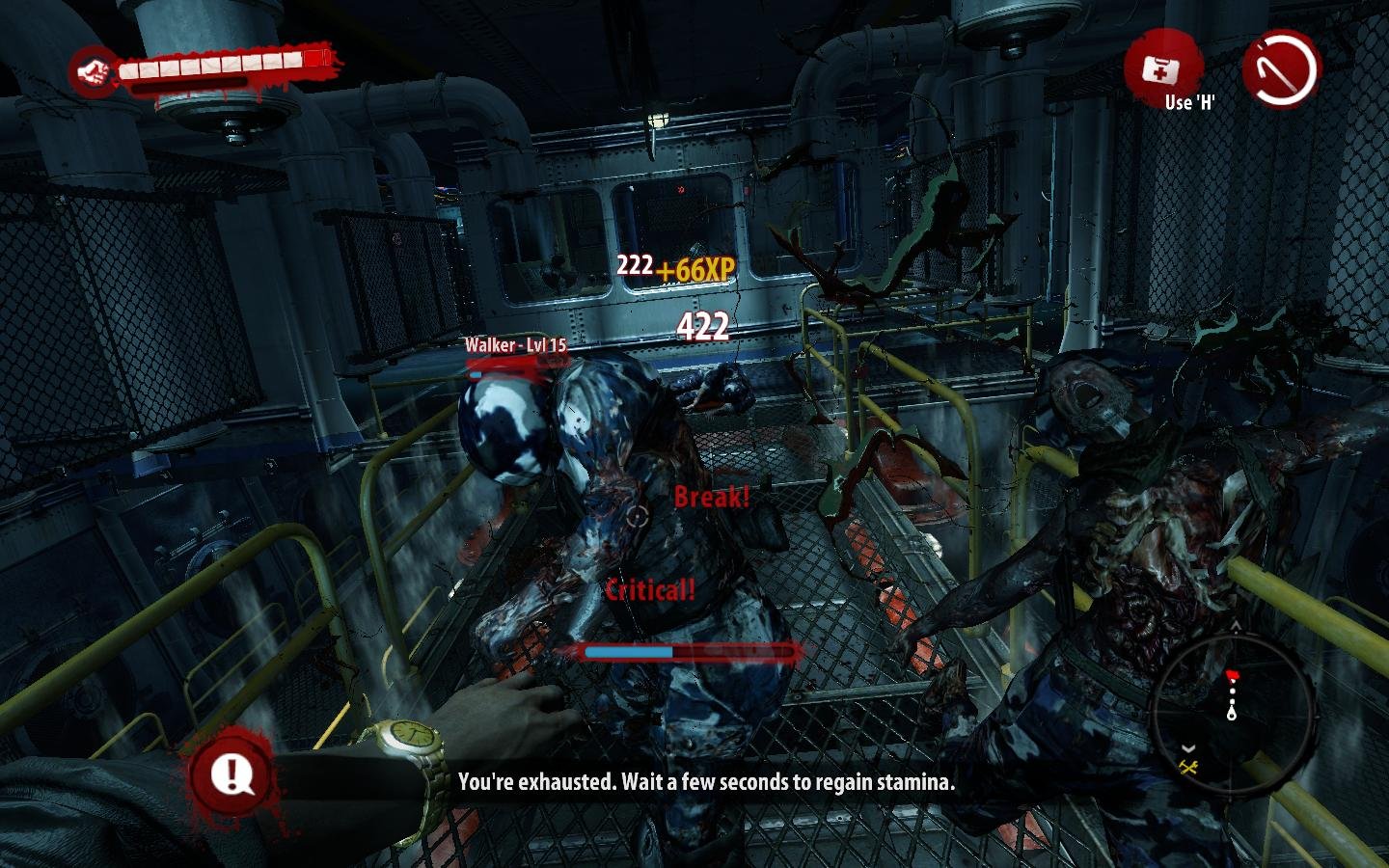Select the fist weapon icon in top-left HUD
Image resolution: width=1389 pixels, height=868 pixels.
(94, 68)
